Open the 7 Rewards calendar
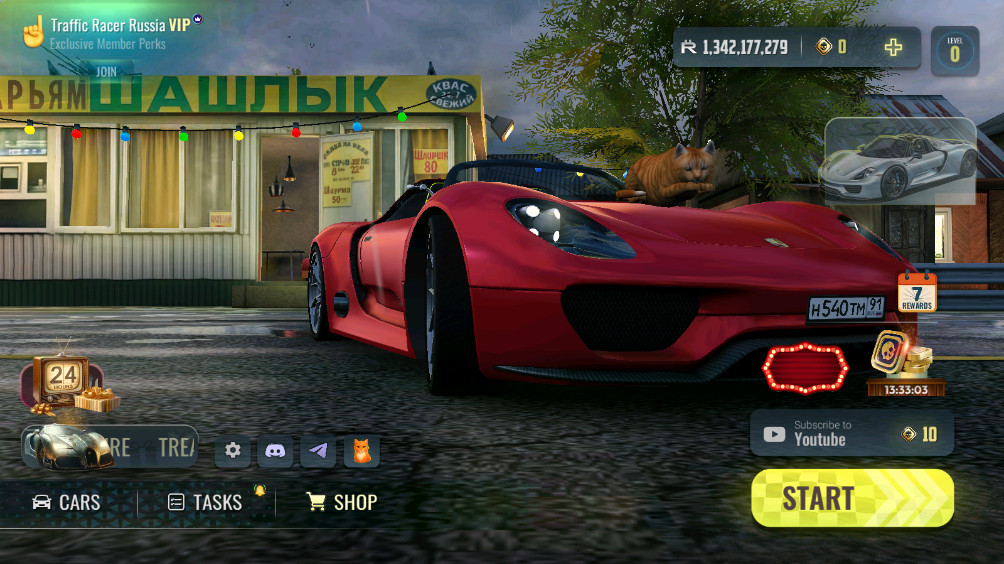 (x=916, y=292)
